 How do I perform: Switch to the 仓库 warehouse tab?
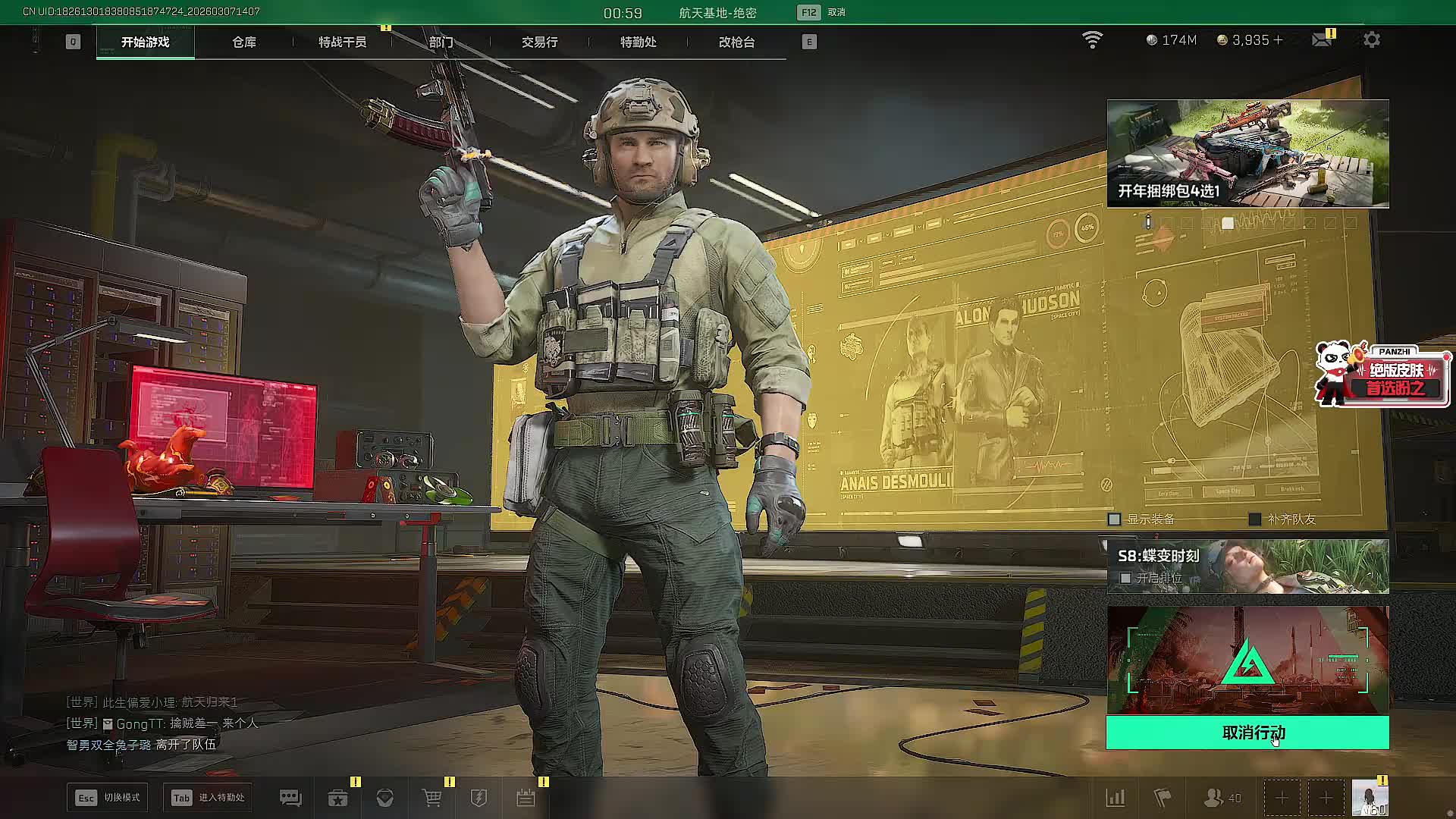244,42
